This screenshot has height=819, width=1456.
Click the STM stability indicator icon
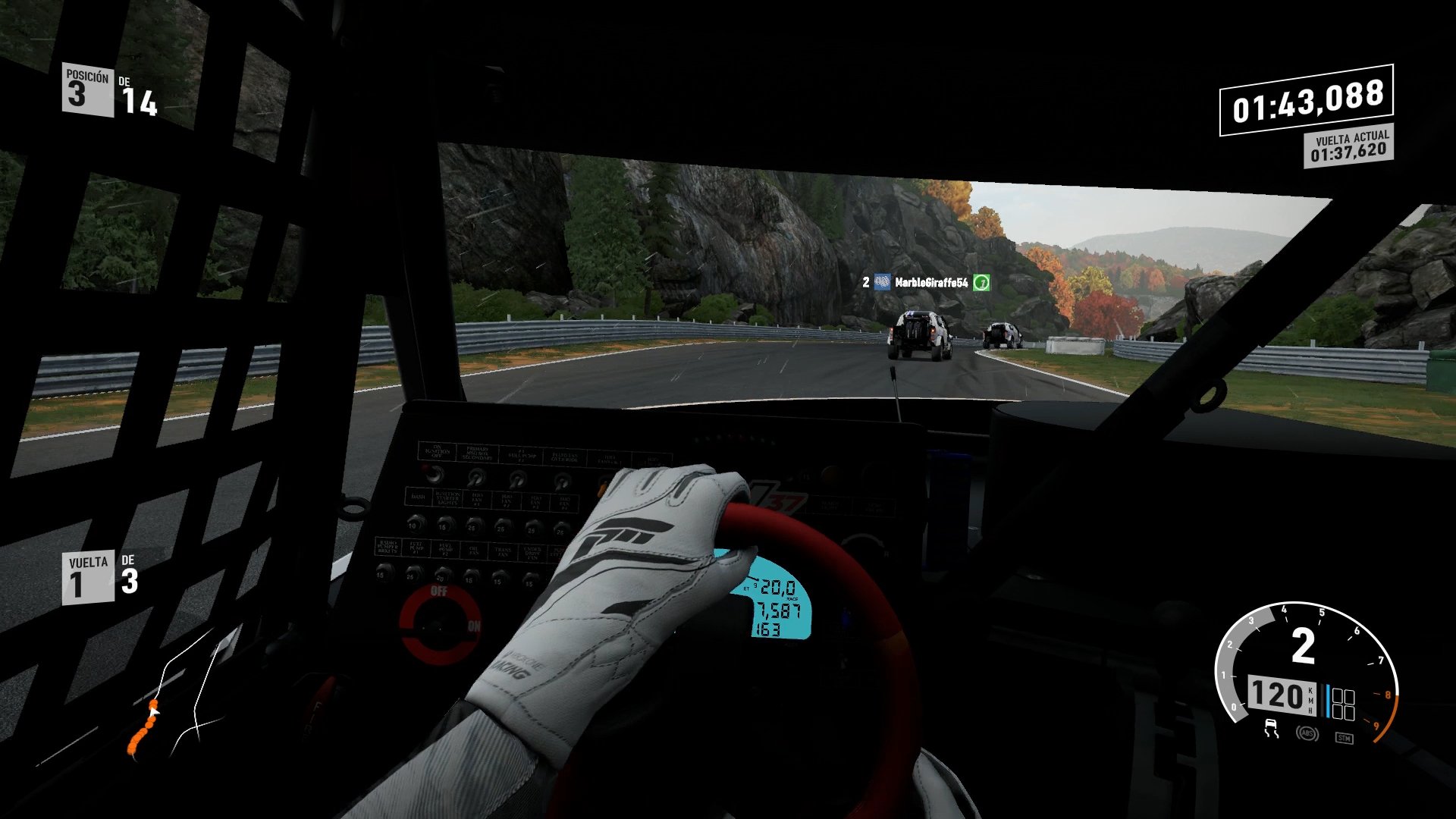point(1345,738)
